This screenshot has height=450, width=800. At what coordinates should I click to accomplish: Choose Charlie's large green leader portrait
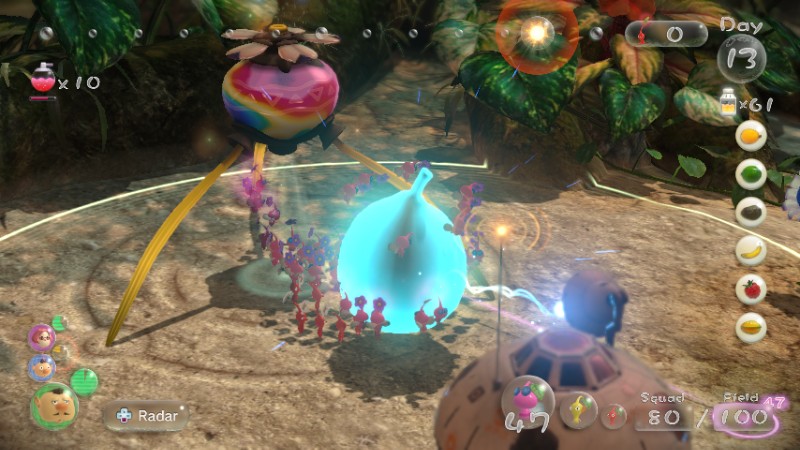(54, 405)
